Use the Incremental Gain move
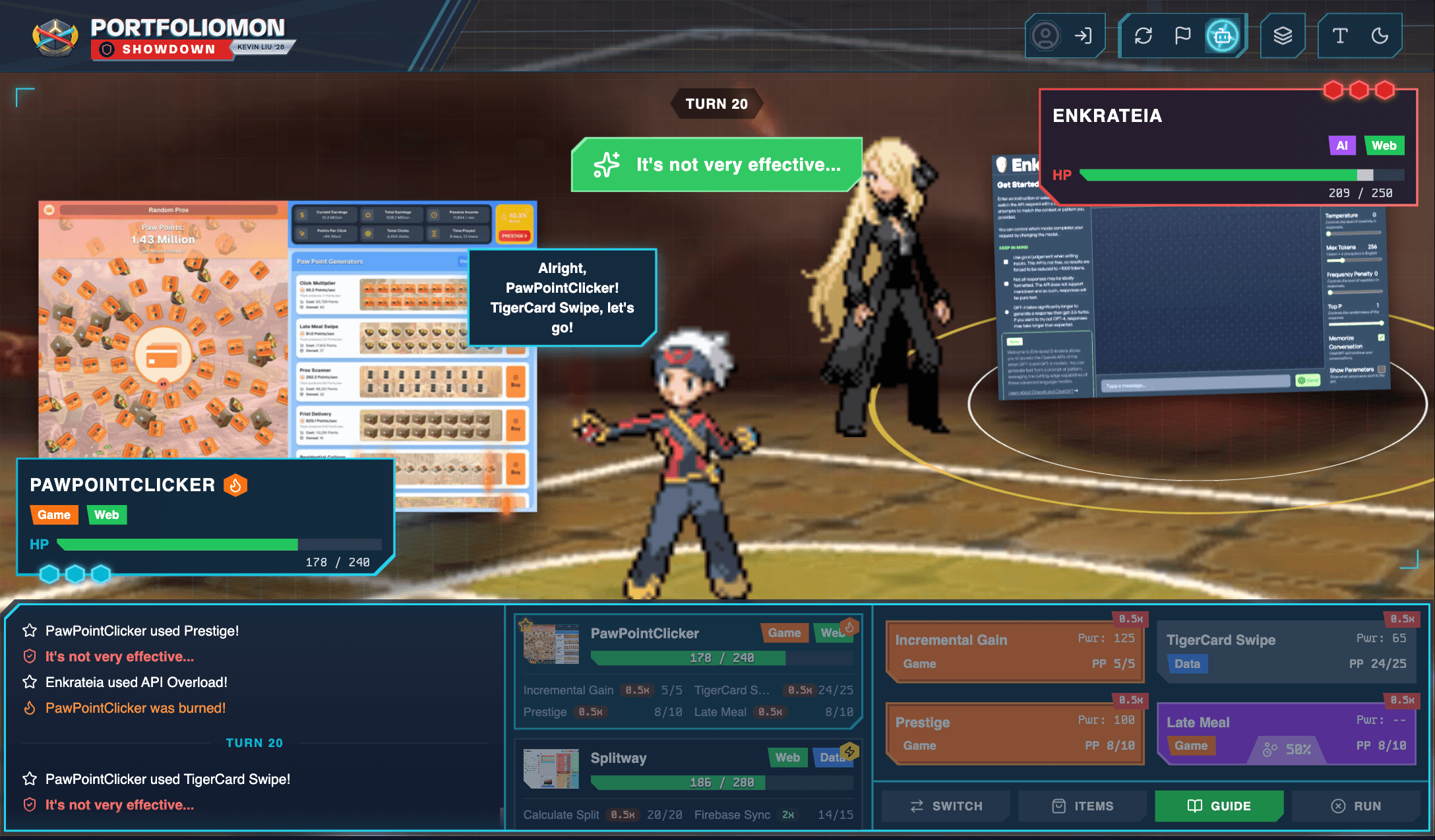Viewport: 1435px width, 840px height. pyautogui.click(x=1014, y=651)
